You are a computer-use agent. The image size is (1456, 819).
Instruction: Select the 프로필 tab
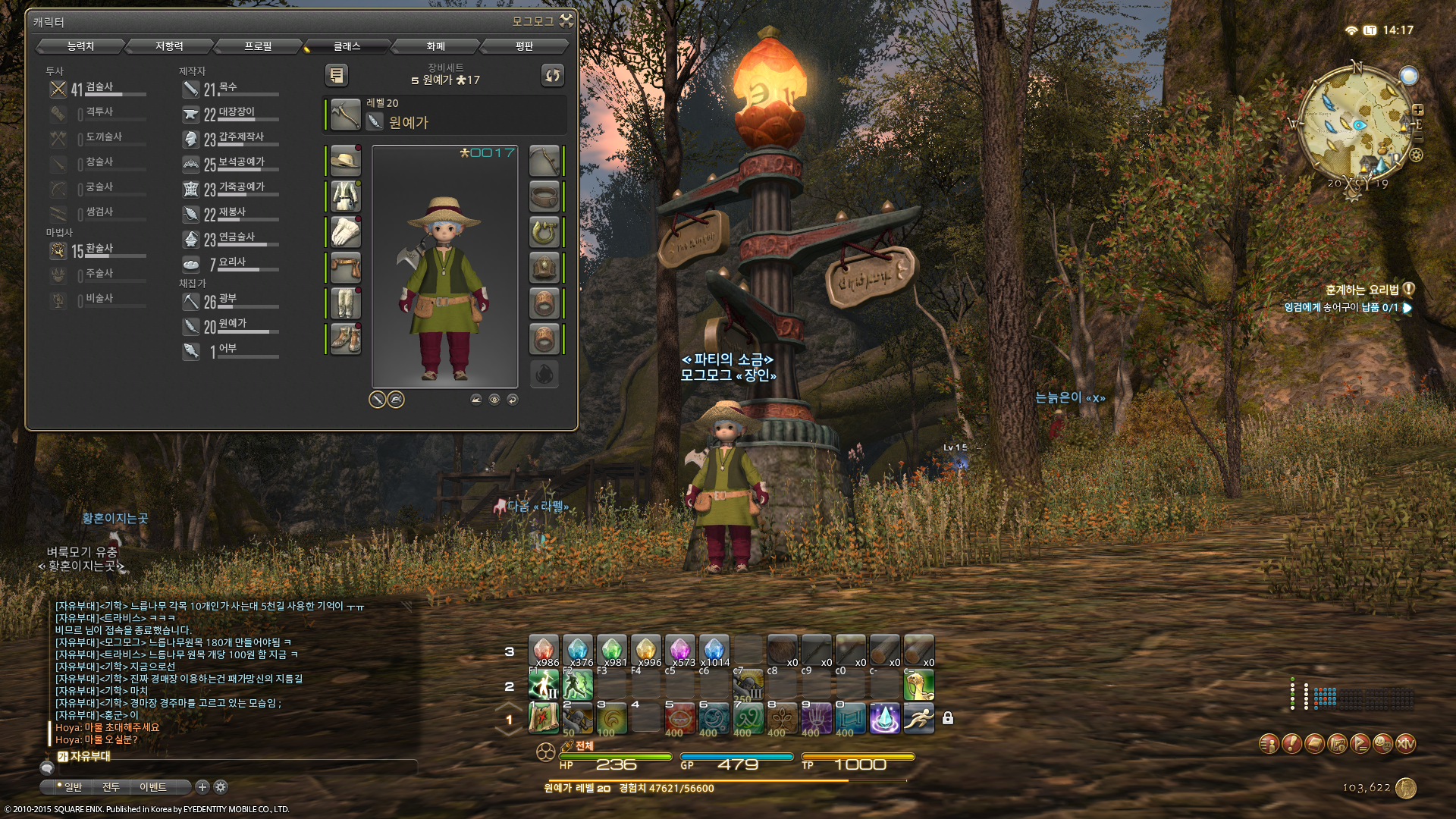(258, 46)
